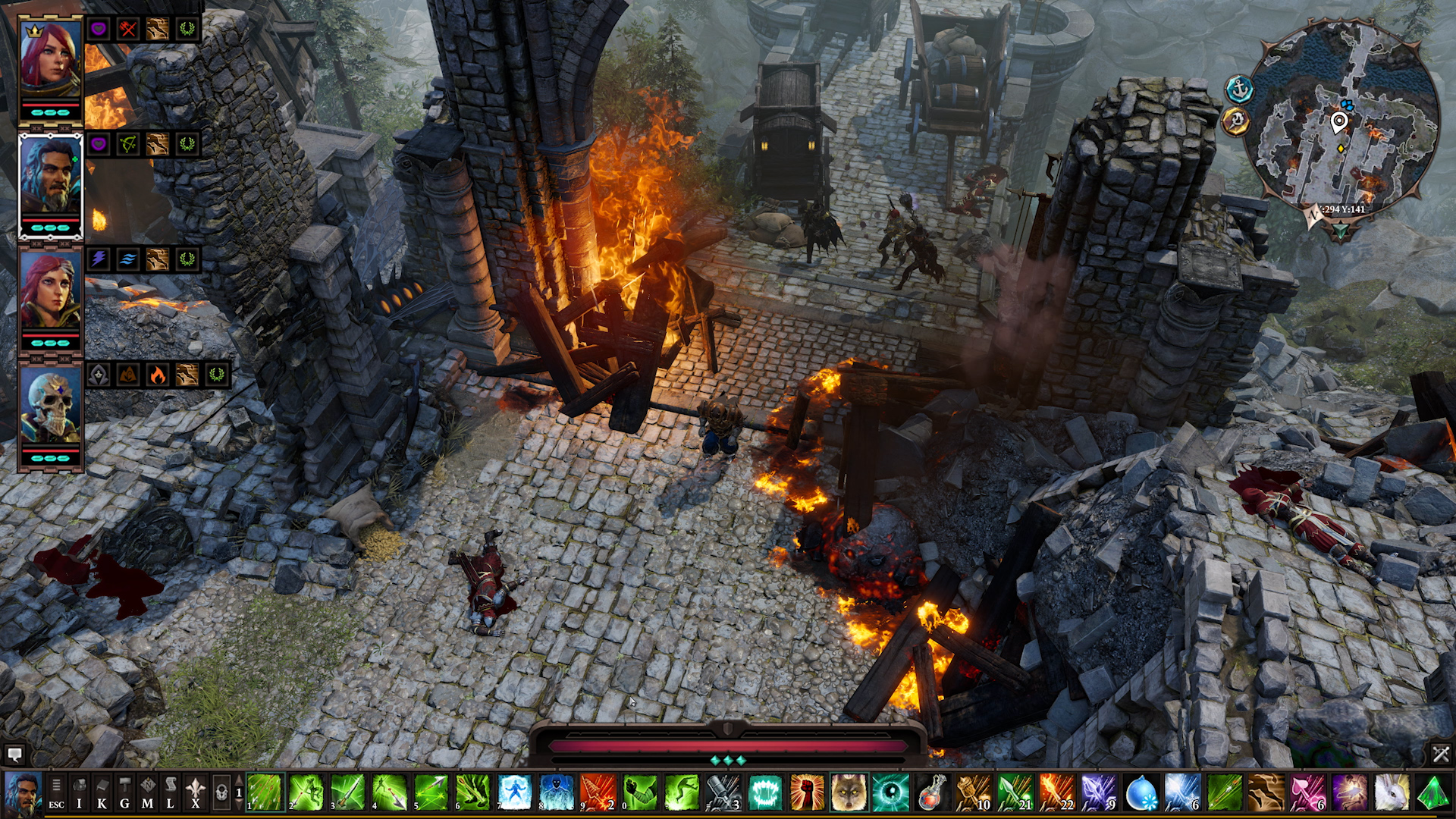Image resolution: width=1456 pixels, height=819 pixels.
Task: Open the crafting hammer button
Action: pyautogui.click(x=124, y=792)
